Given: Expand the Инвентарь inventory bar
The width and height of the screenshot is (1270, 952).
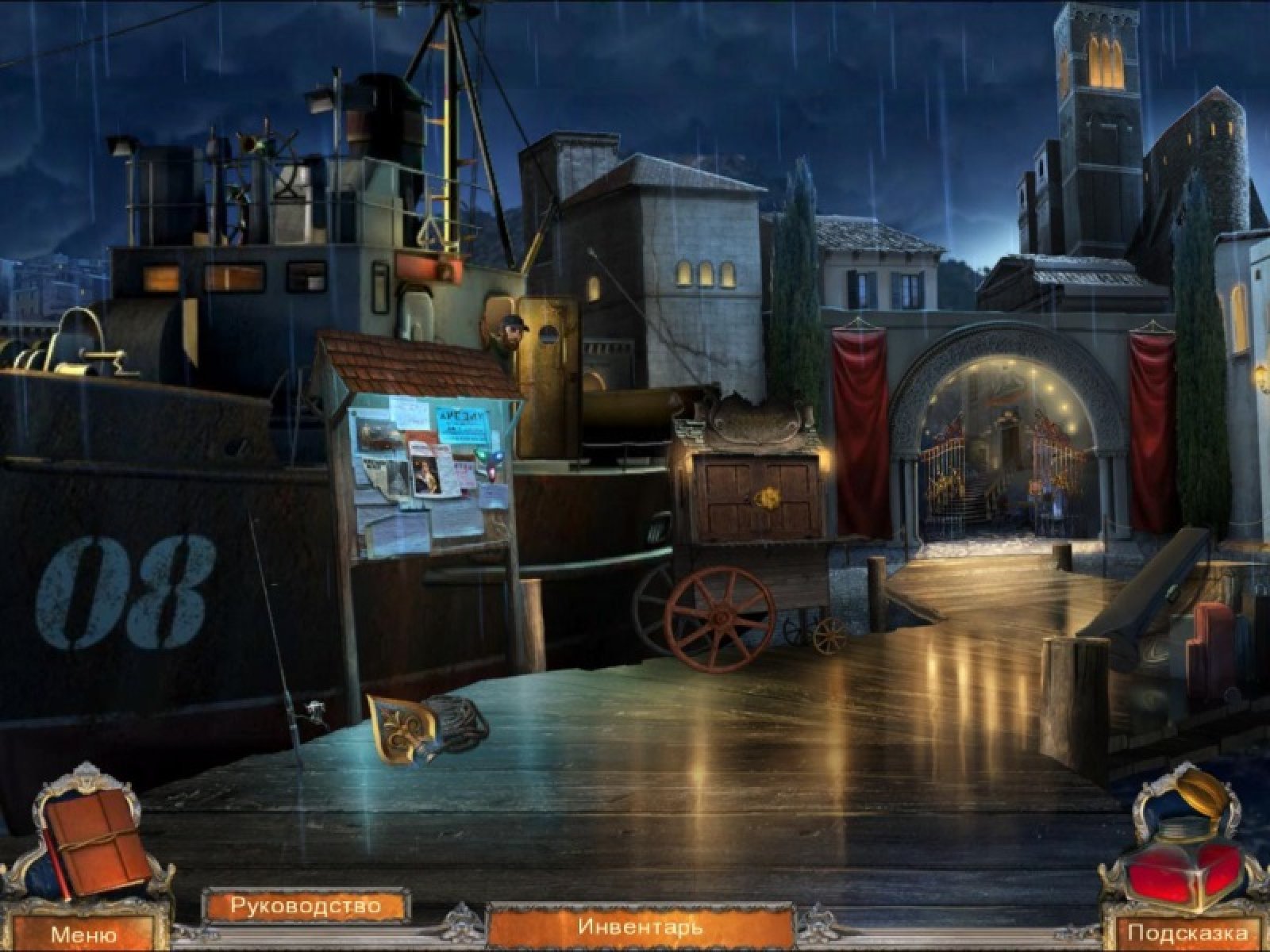Looking at the screenshot, I should 640,925.
